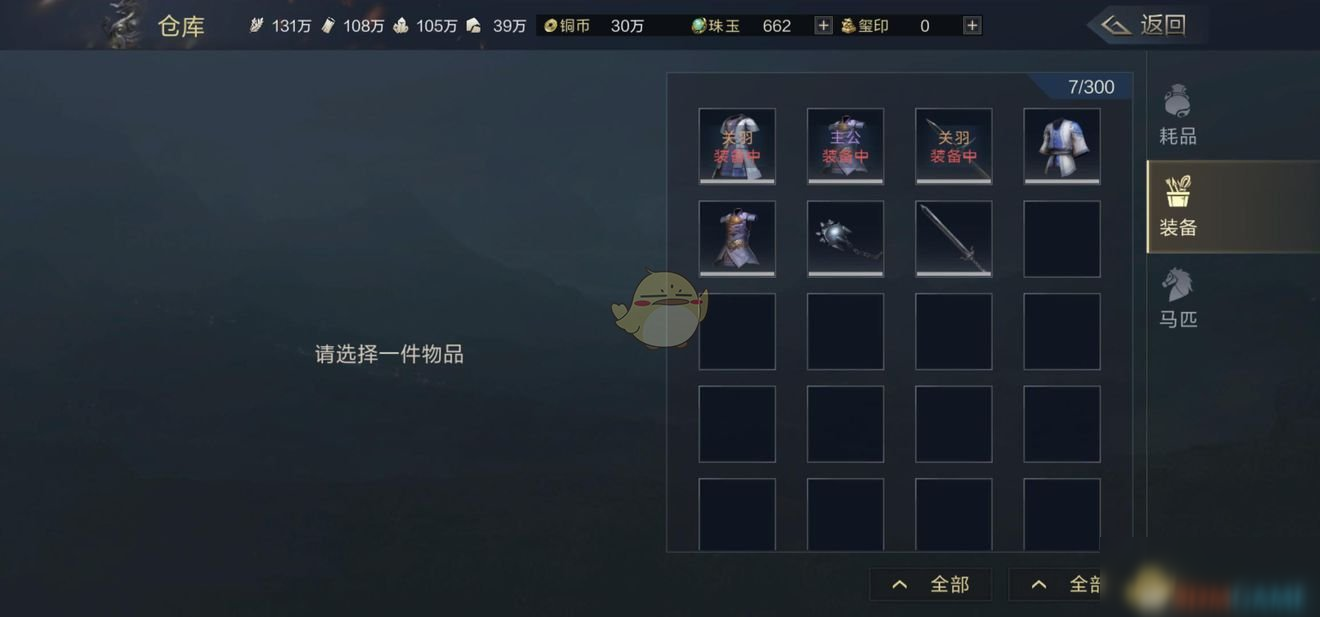Click the plus button beside 玺印
The image size is (1320, 617).
(x=971, y=26)
